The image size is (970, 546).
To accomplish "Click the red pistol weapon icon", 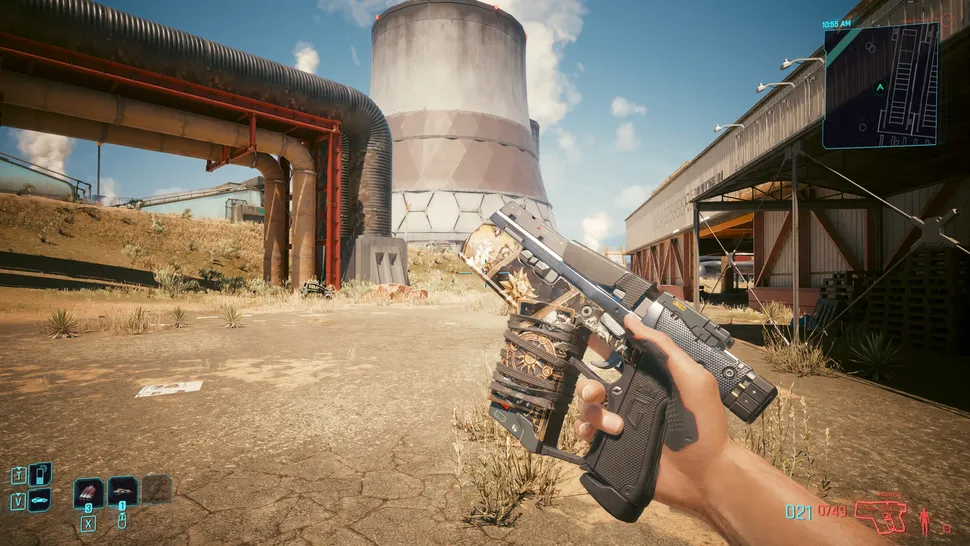I will [880, 516].
